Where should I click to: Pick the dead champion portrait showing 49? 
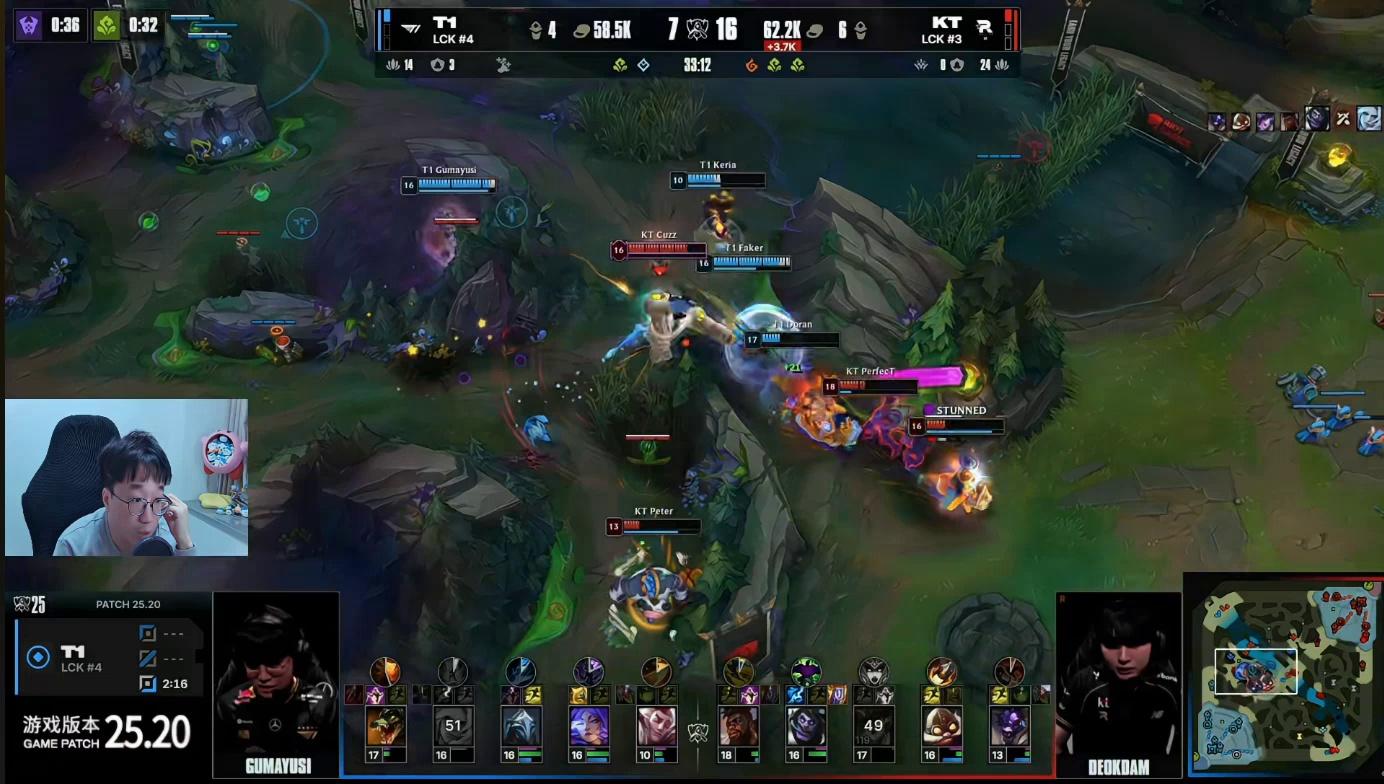(873, 726)
